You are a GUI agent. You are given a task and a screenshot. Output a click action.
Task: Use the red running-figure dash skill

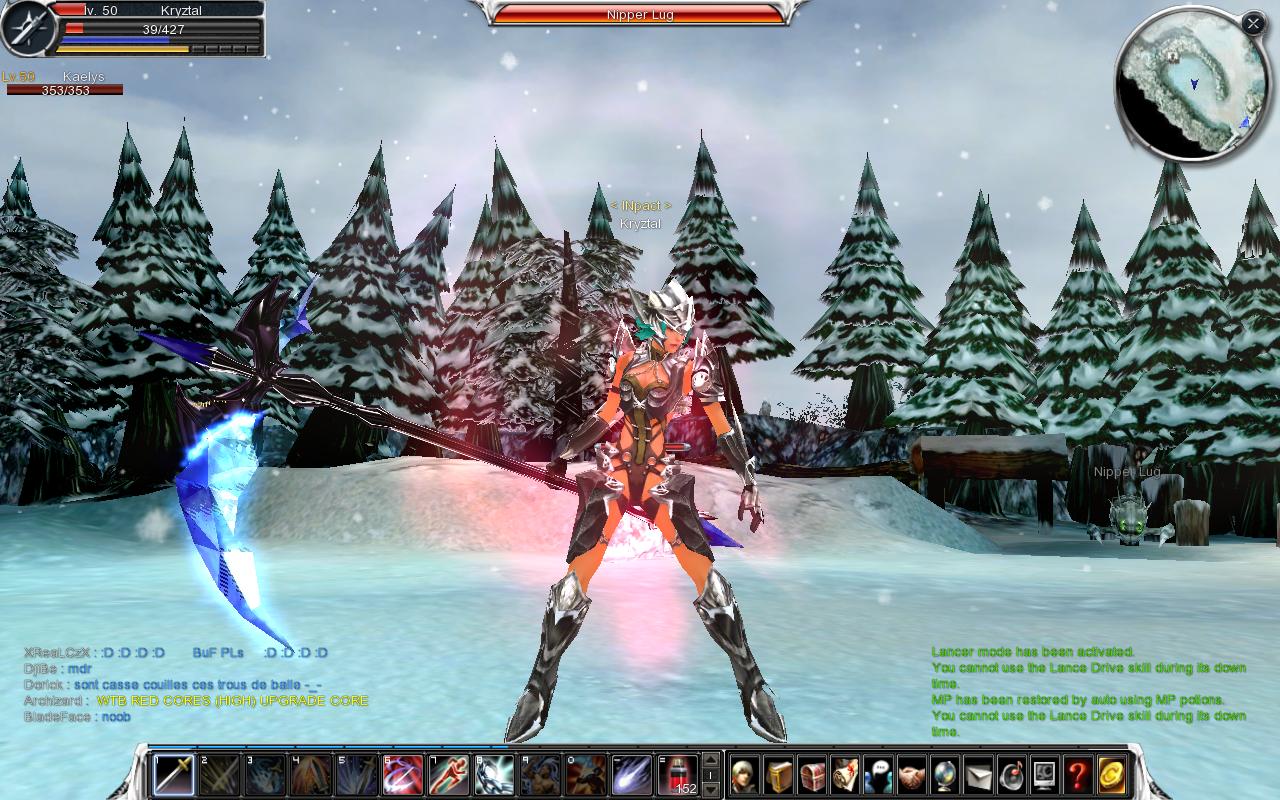449,775
